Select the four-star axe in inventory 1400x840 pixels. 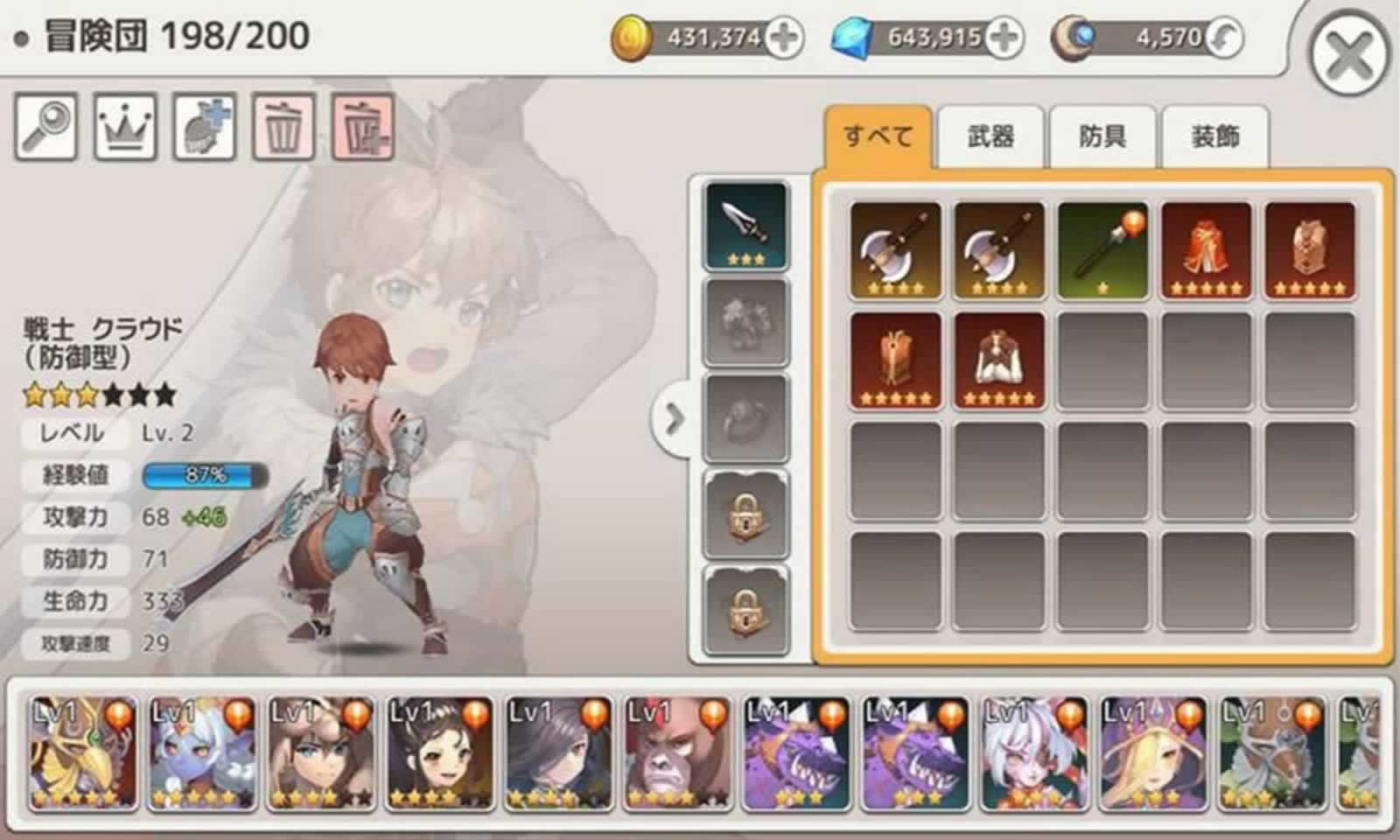894,248
